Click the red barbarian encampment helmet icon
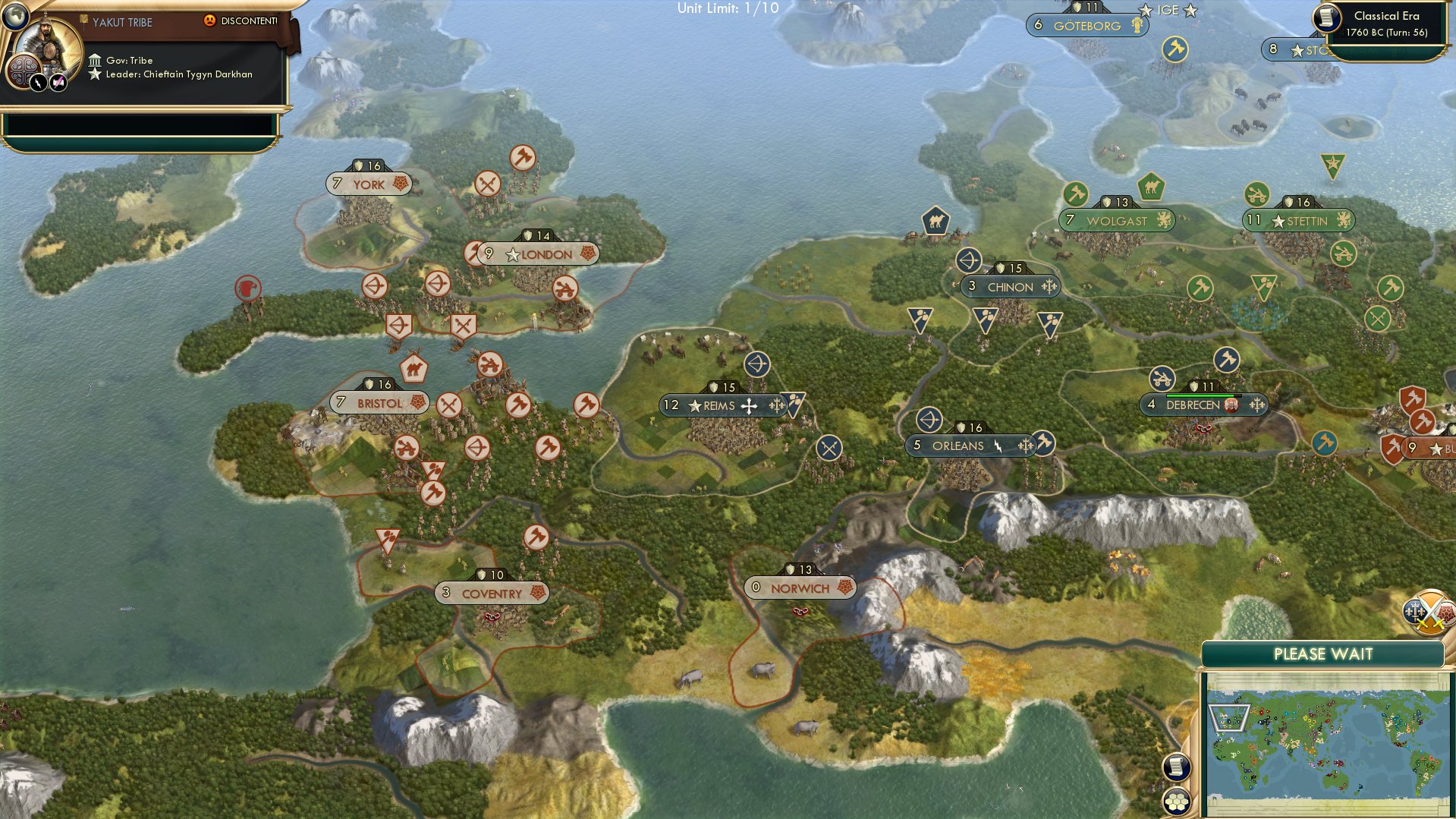Image resolution: width=1456 pixels, height=819 pixels. click(x=246, y=288)
